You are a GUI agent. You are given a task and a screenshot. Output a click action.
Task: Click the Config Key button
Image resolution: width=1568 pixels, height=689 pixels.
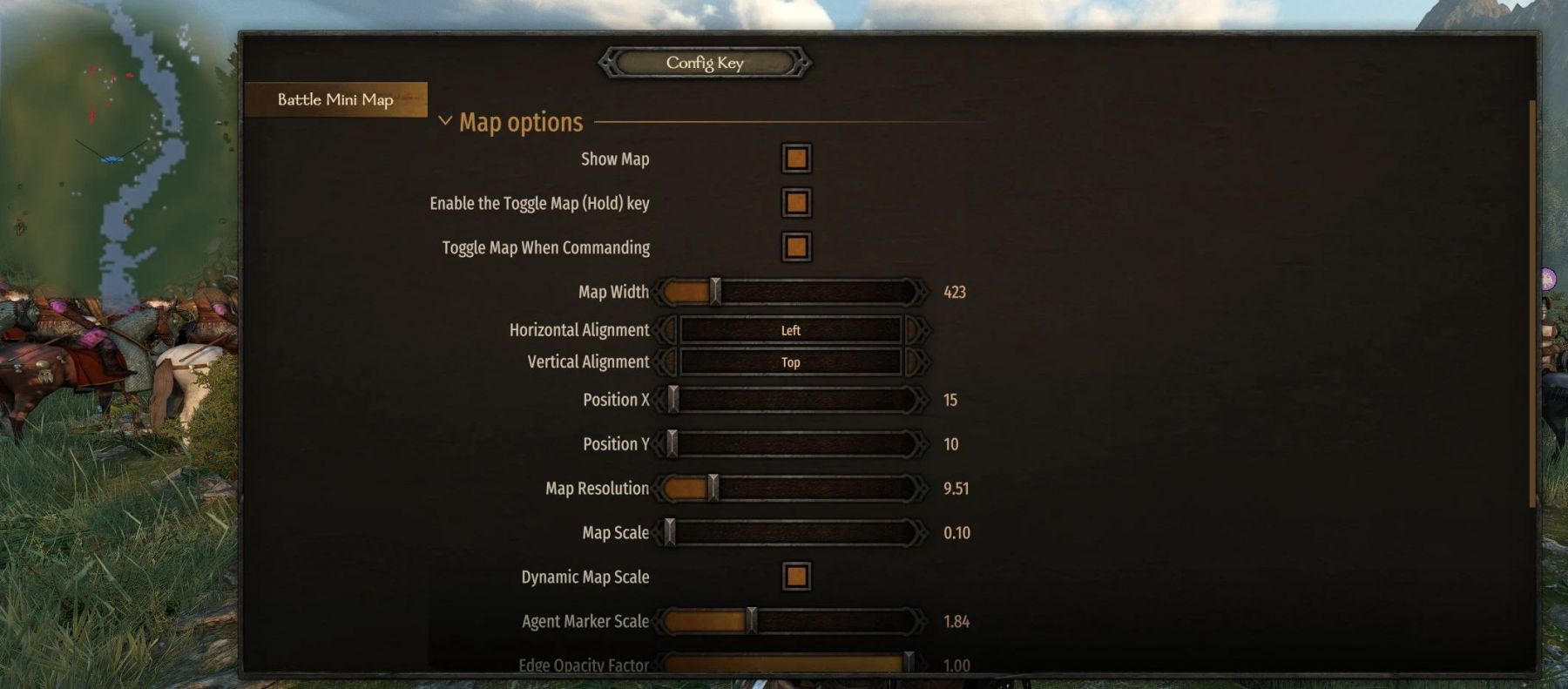(x=705, y=63)
